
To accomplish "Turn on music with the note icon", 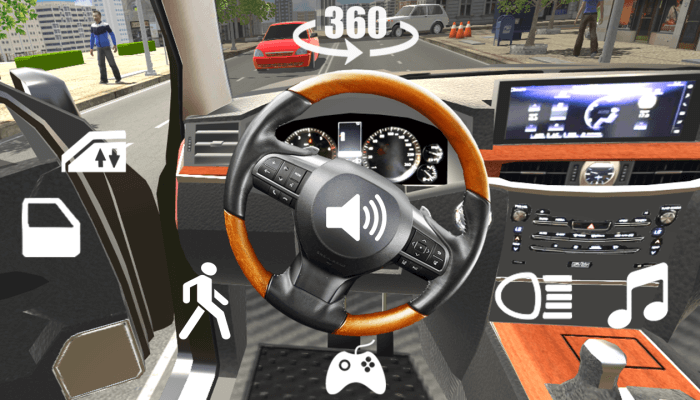I will [x=638, y=296].
